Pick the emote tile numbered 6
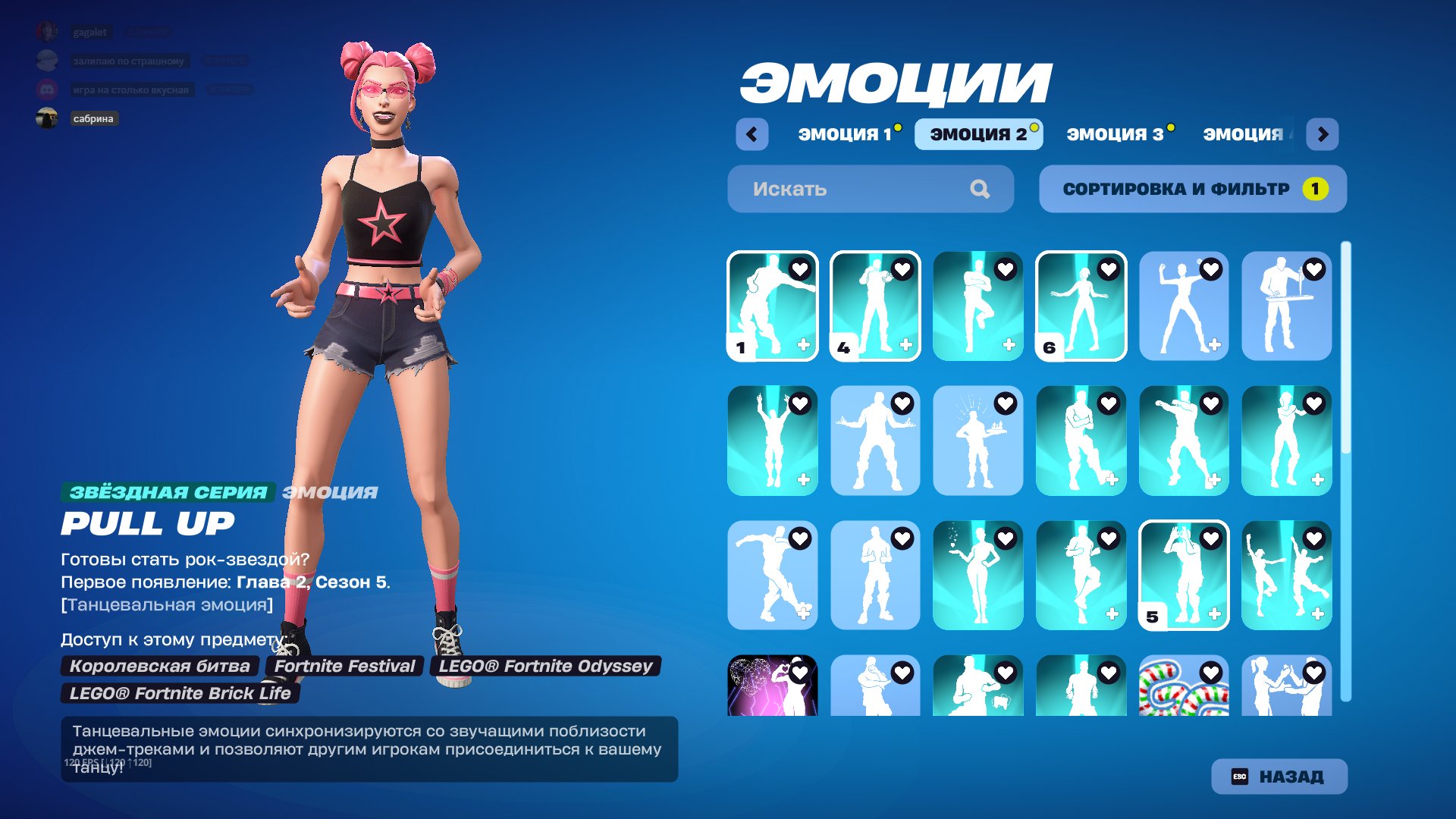The height and width of the screenshot is (819, 1456). (x=1081, y=306)
